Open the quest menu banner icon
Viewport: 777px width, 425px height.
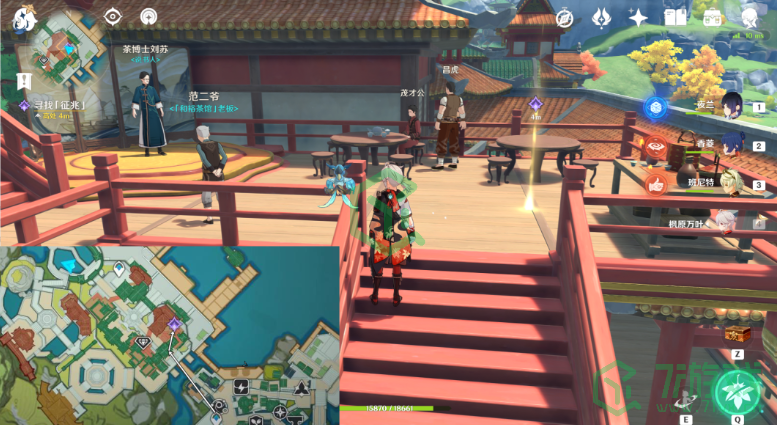[x=21, y=80]
